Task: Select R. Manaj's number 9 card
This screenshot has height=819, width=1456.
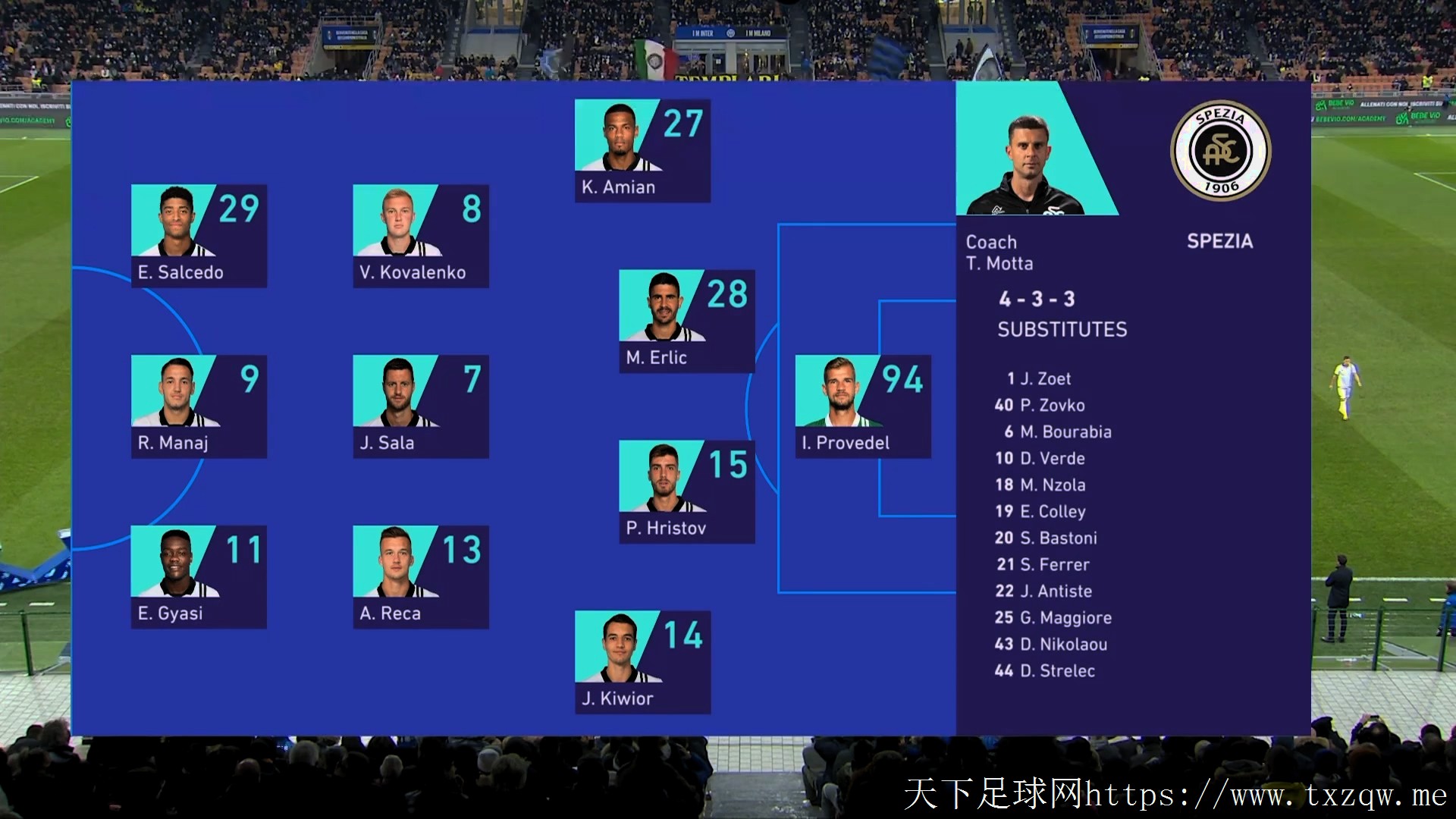Action: 199,406
